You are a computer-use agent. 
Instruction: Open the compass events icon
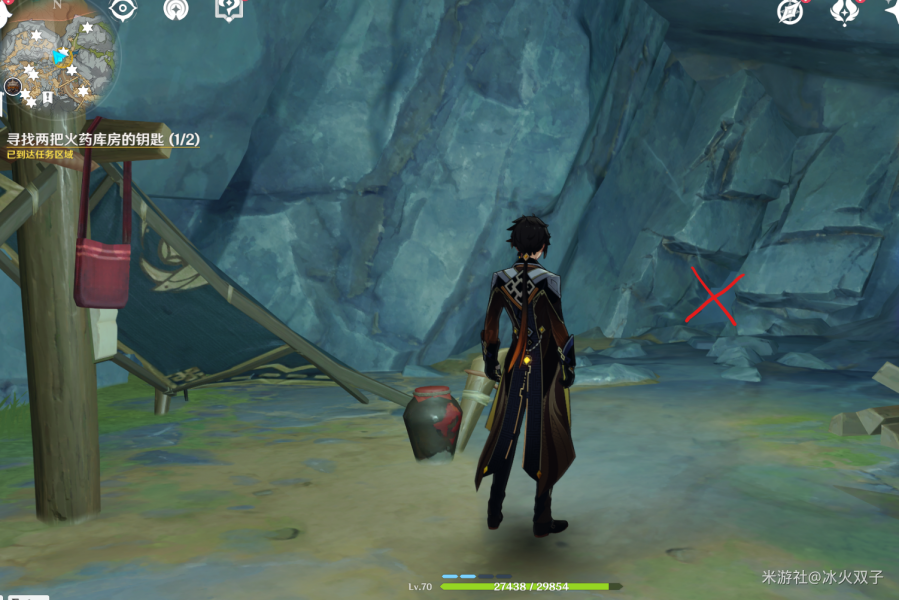pyautogui.click(x=791, y=11)
